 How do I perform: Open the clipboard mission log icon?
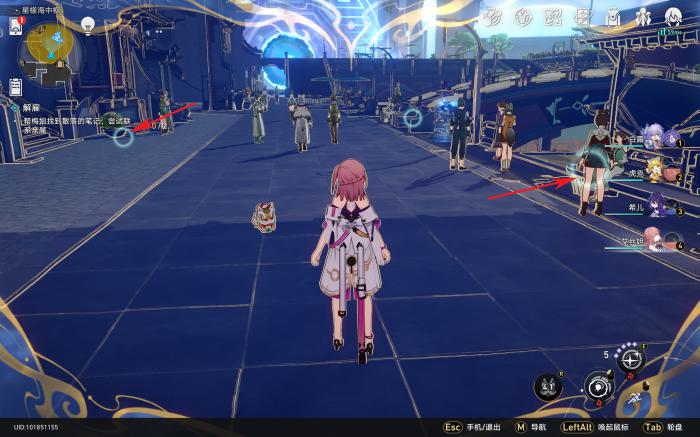tap(17, 88)
